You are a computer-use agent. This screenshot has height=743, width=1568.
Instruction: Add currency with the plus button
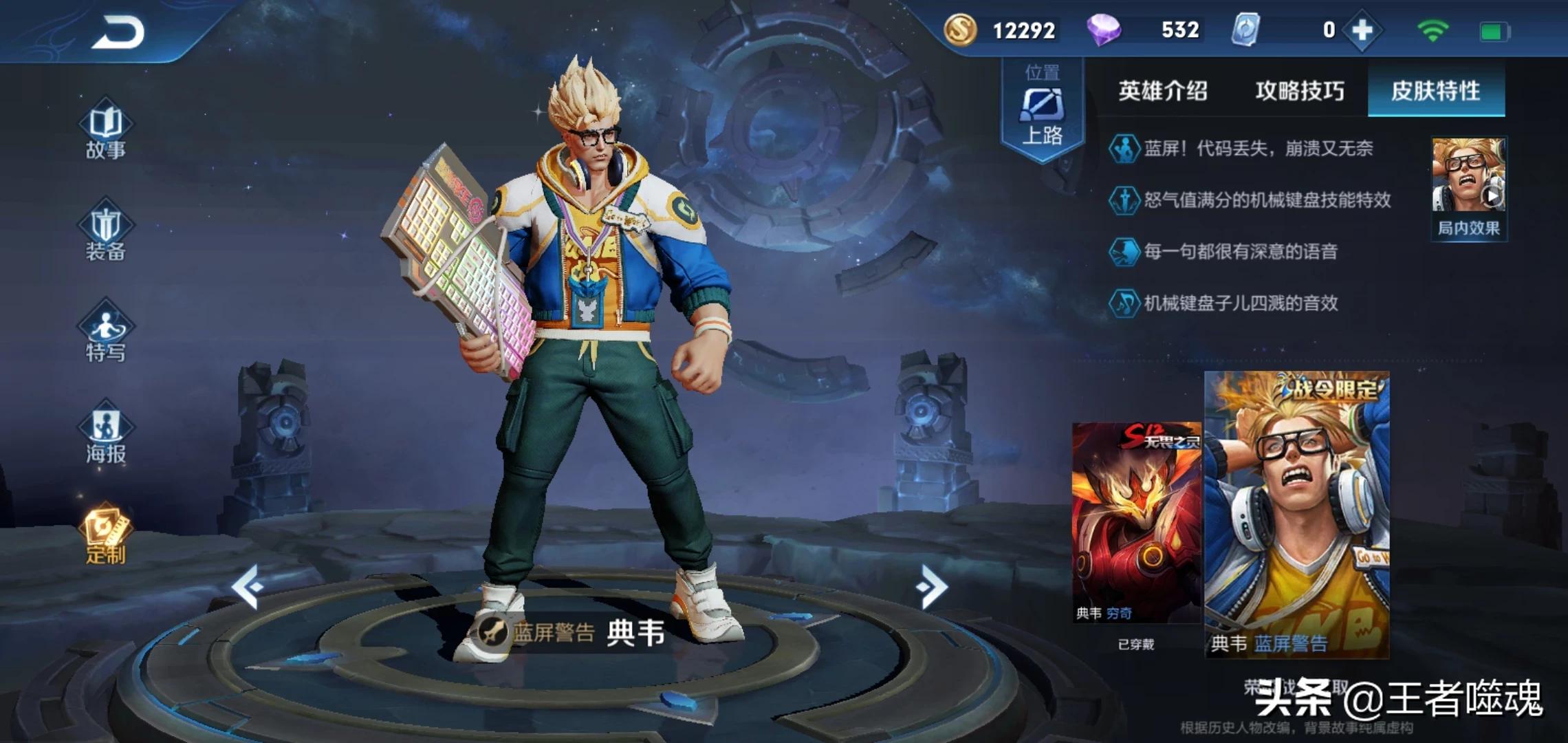point(1362,30)
